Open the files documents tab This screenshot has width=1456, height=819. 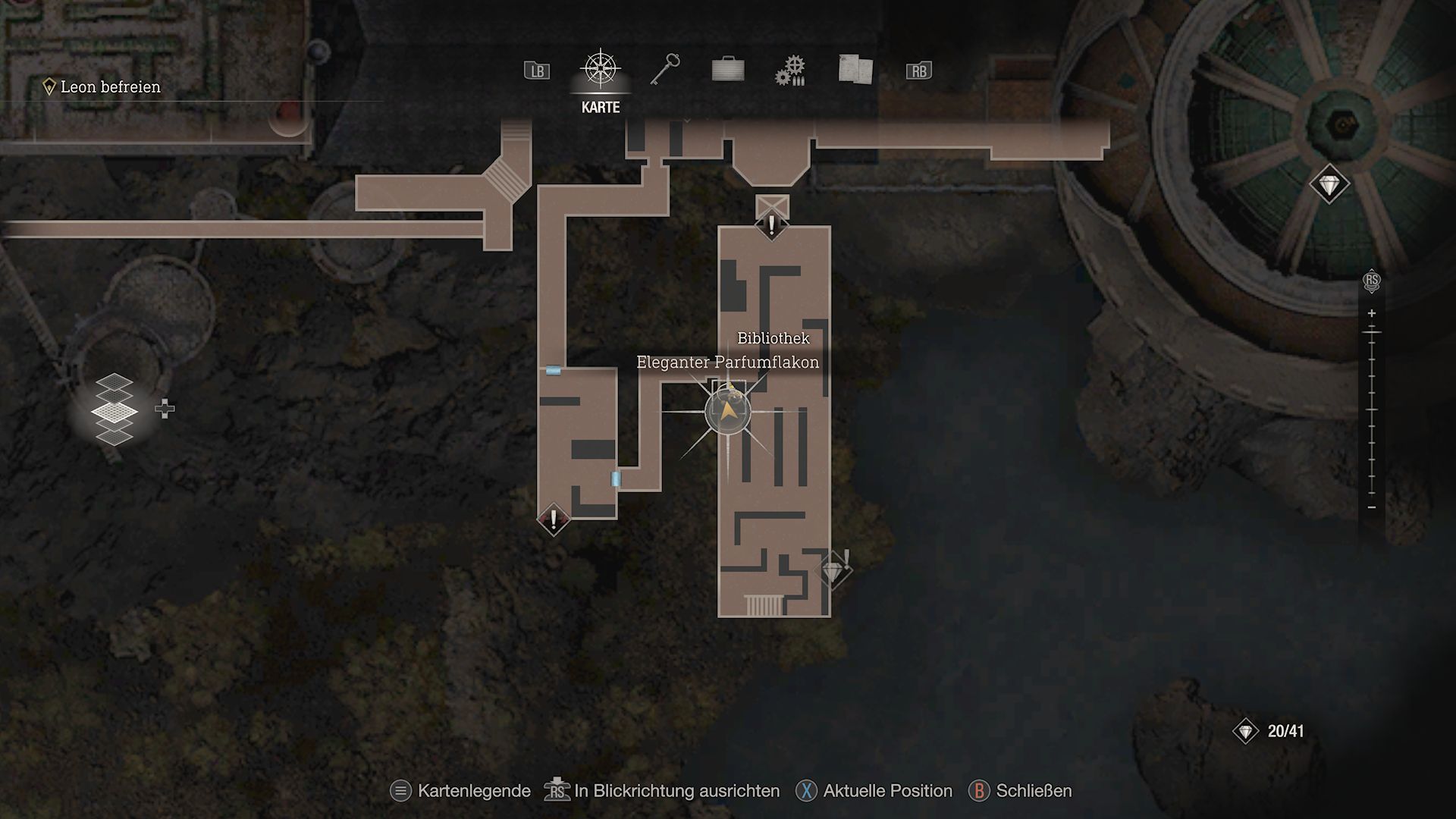pos(855,70)
